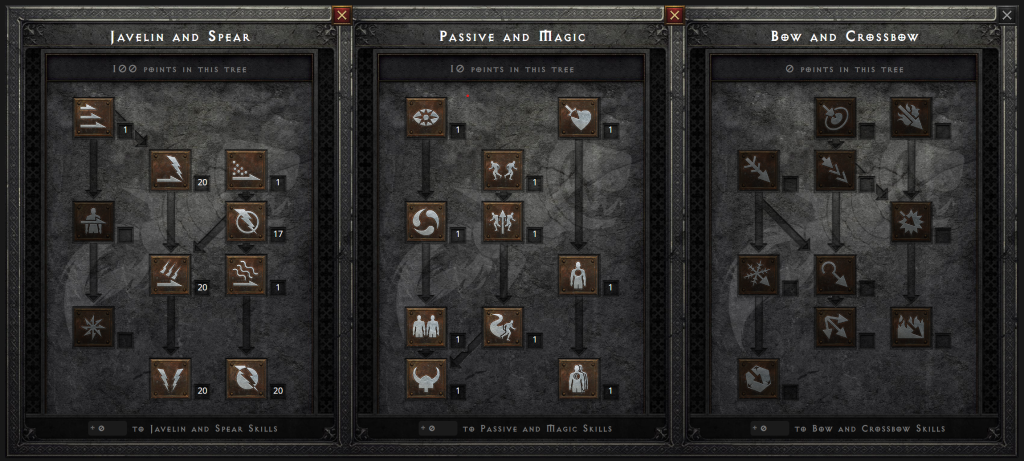Select the Decoy skill icon
The height and width of the screenshot is (461, 1024).
pyautogui.click(x=426, y=327)
